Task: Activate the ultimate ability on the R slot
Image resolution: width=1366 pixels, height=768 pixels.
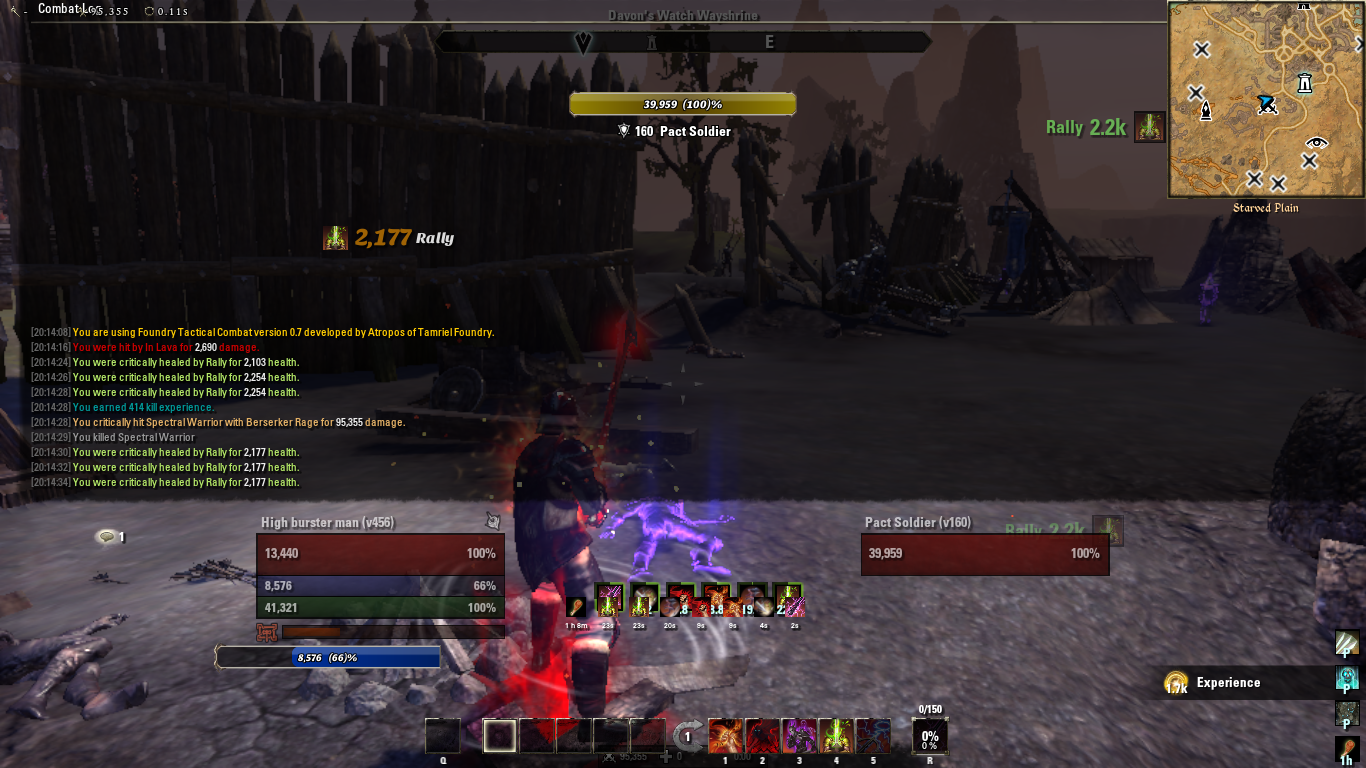Action: coord(930,735)
